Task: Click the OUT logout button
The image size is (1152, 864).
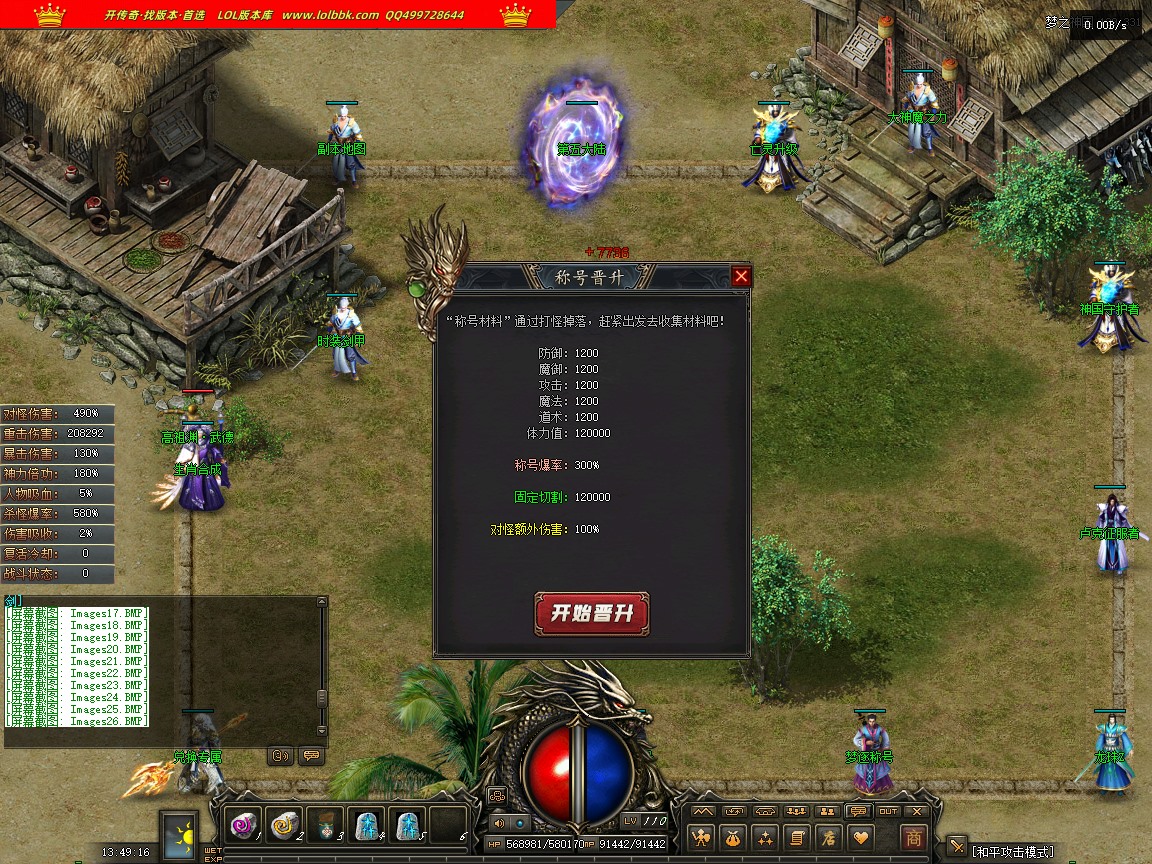Action: [x=887, y=811]
